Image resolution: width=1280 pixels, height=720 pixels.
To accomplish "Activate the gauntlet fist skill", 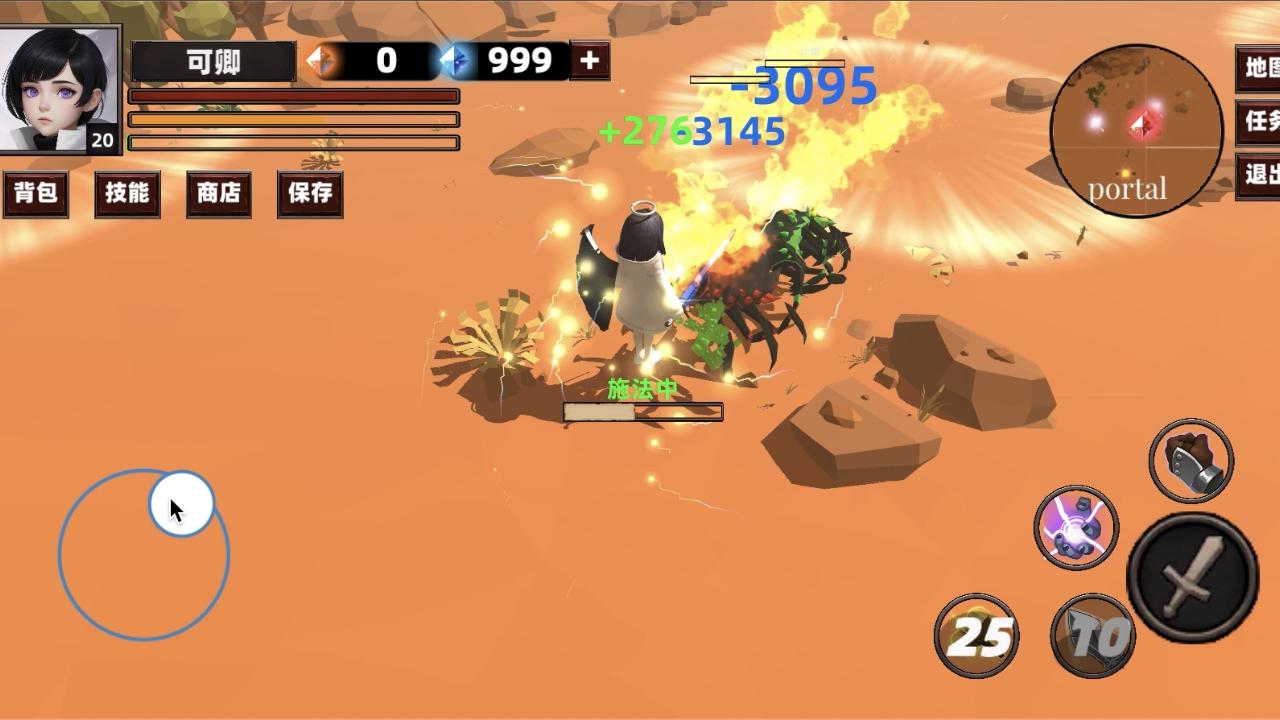I will click(x=1191, y=460).
